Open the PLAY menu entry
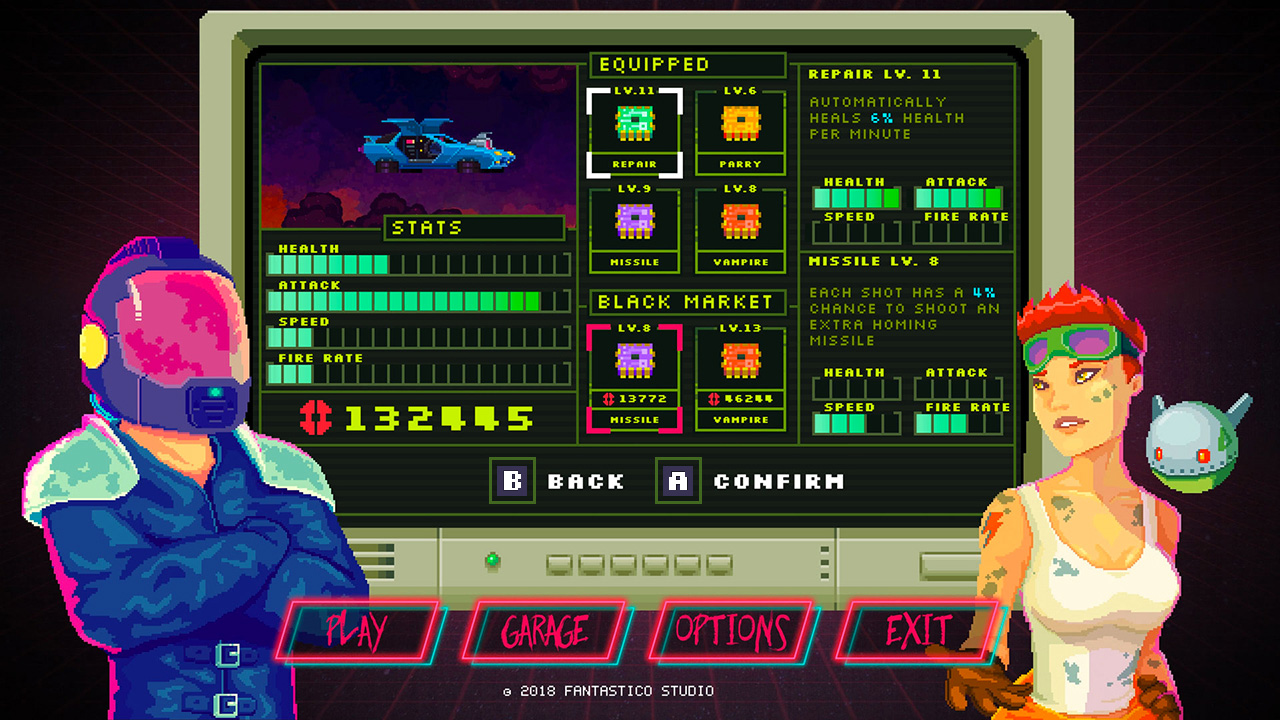This screenshot has height=720, width=1280. click(x=355, y=631)
